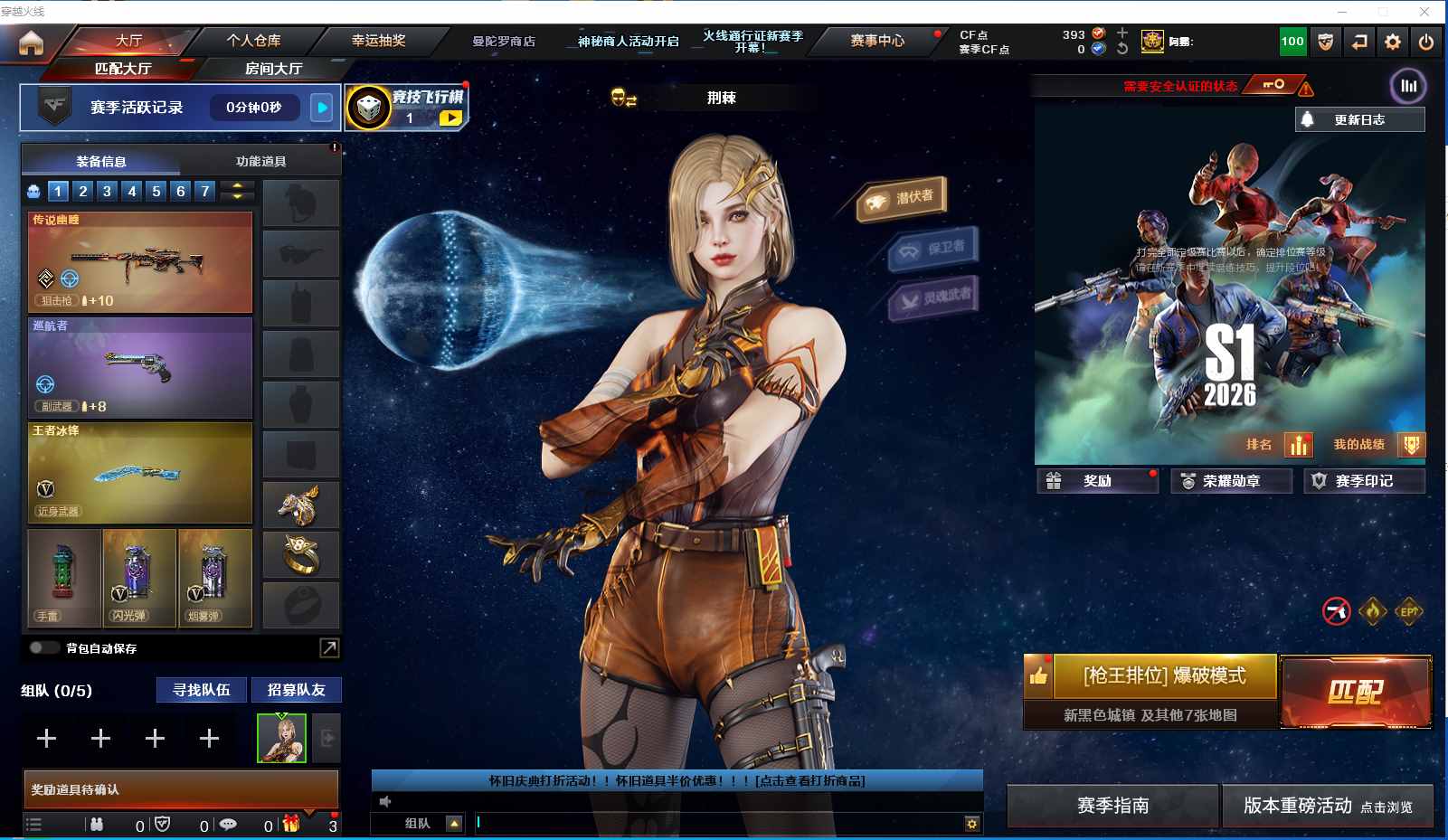Open the 个人仓库 personal storage menu
This screenshot has height=840, width=1448.
[x=253, y=41]
